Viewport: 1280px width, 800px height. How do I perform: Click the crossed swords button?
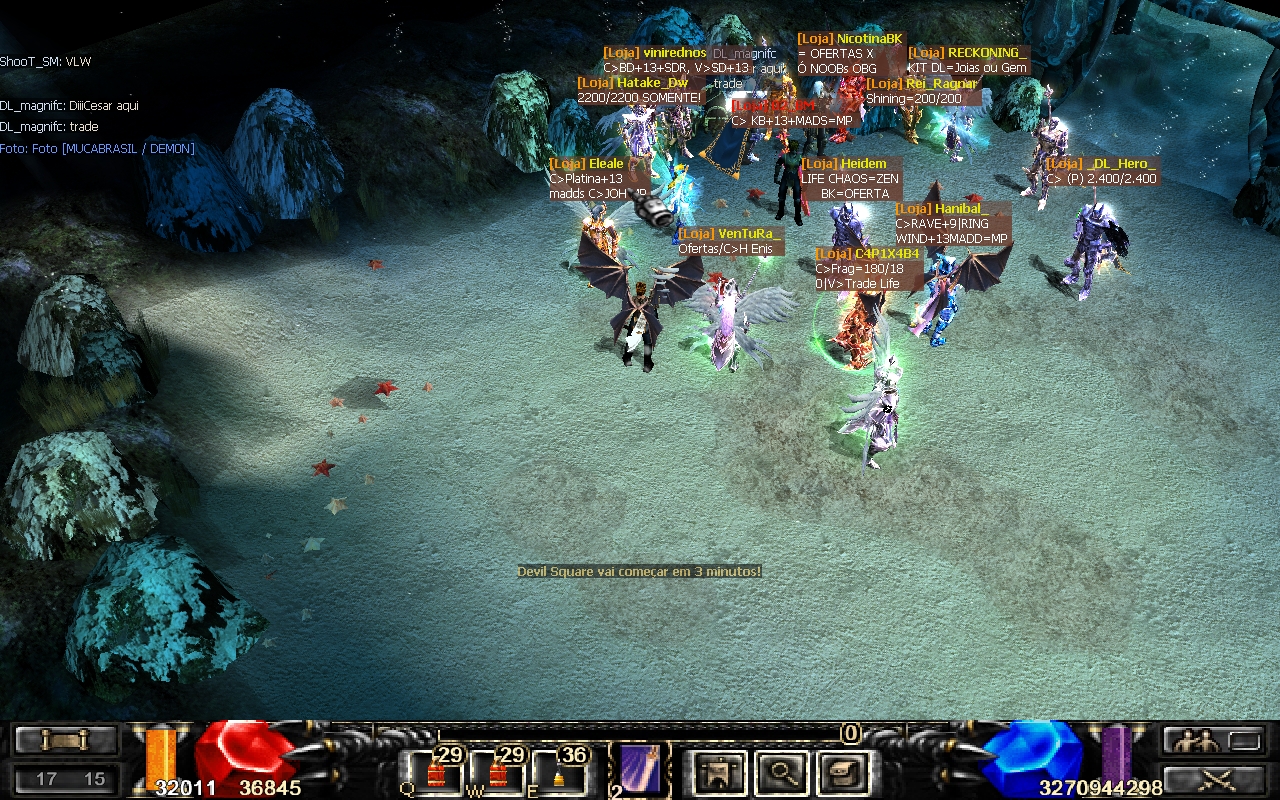click(x=1212, y=778)
